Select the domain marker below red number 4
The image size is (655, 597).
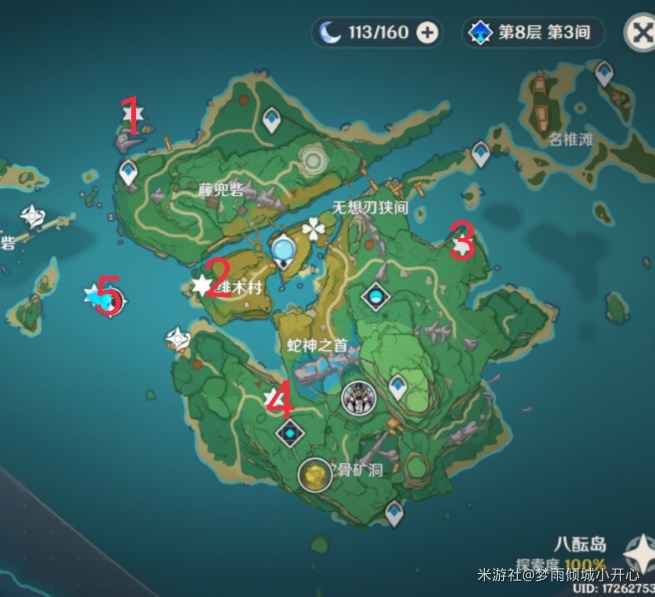click(x=290, y=433)
